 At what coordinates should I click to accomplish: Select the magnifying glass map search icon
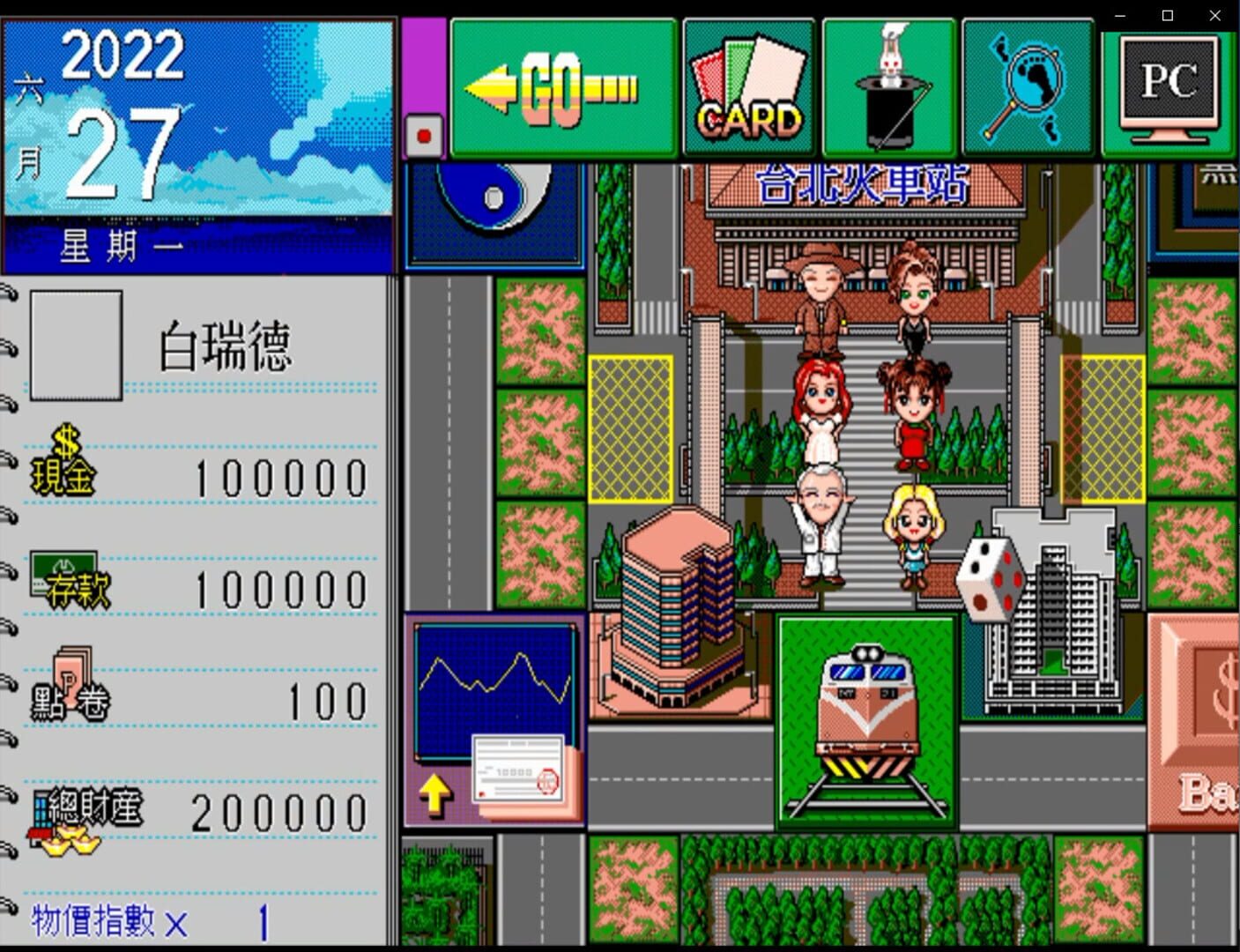1028,84
